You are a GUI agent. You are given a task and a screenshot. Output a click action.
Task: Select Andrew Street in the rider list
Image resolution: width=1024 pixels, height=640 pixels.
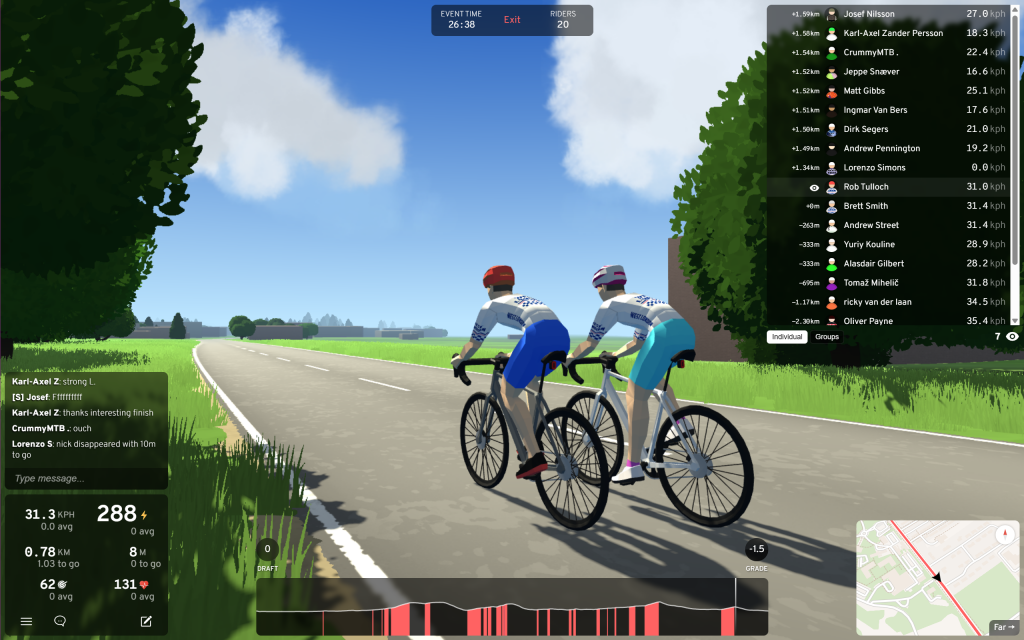870,225
